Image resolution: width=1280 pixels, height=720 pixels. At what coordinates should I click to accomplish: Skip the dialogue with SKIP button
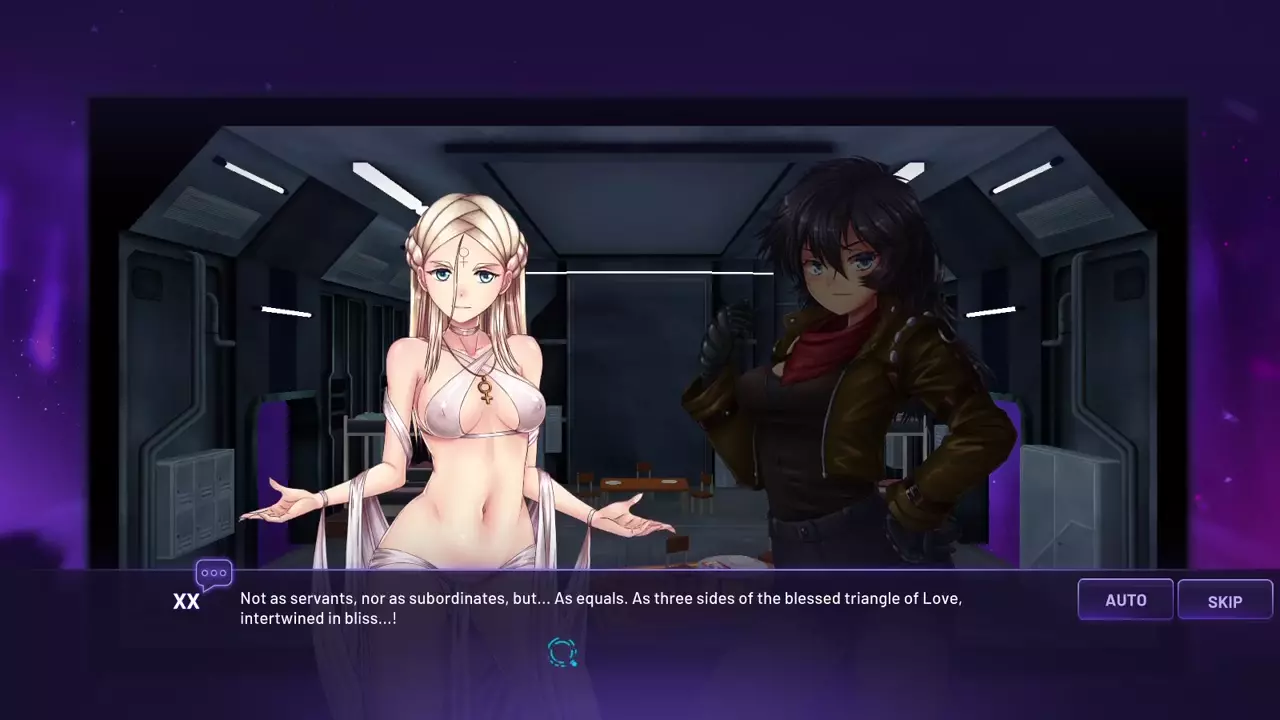tap(1225, 600)
